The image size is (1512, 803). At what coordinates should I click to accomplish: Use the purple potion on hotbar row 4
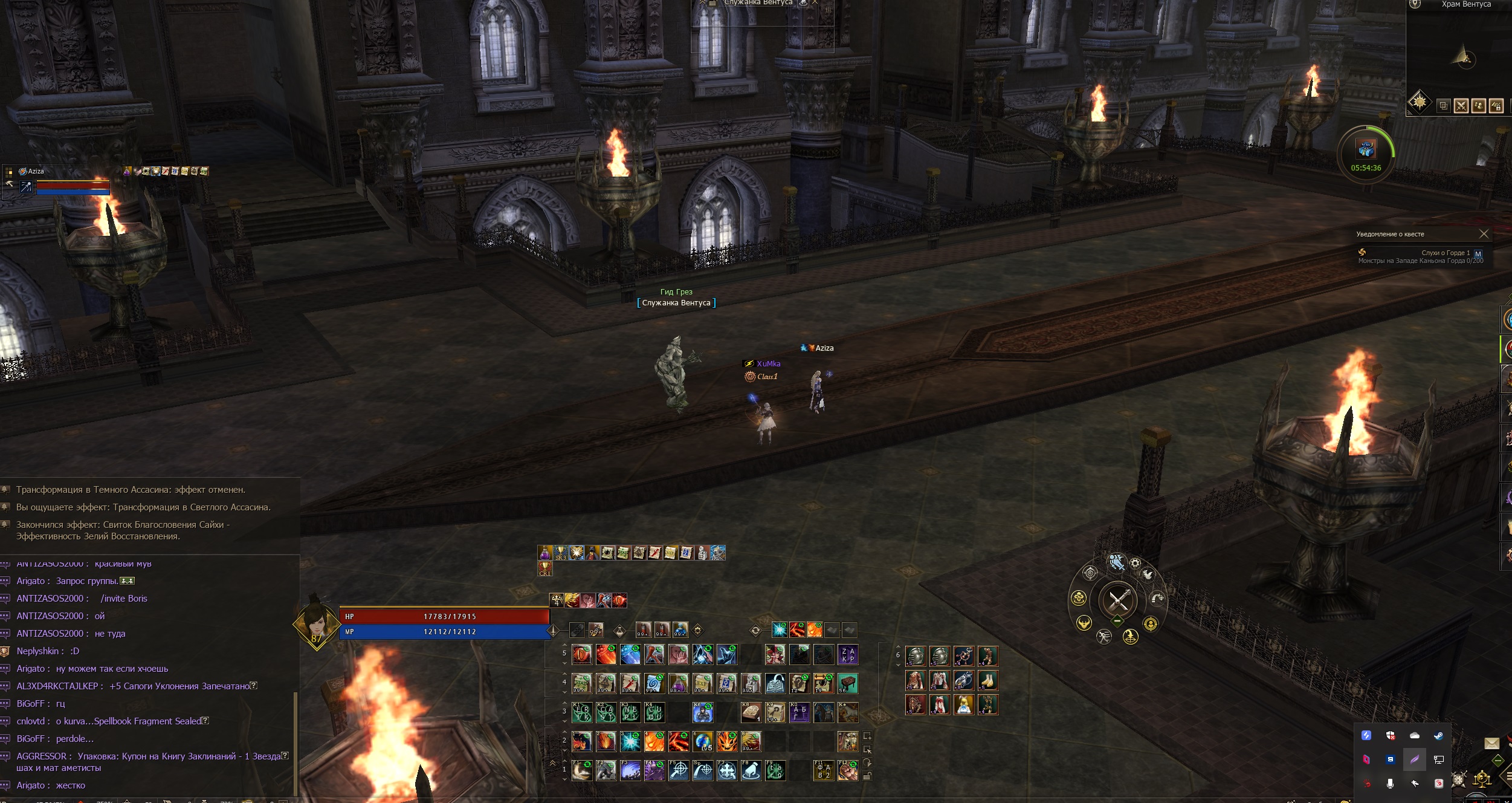[x=679, y=684]
